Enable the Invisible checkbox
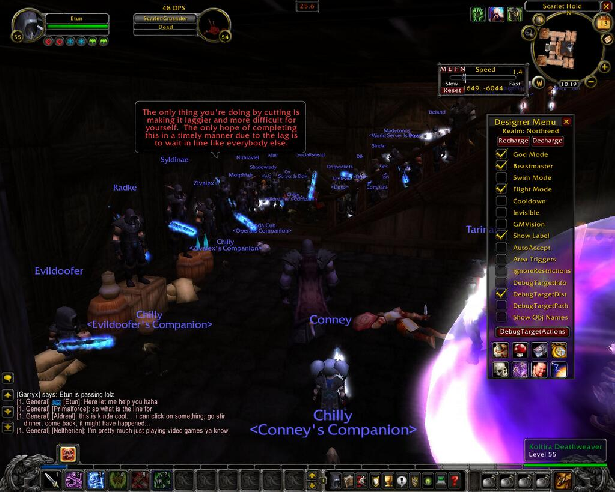The height and width of the screenshot is (492, 615). coord(501,212)
